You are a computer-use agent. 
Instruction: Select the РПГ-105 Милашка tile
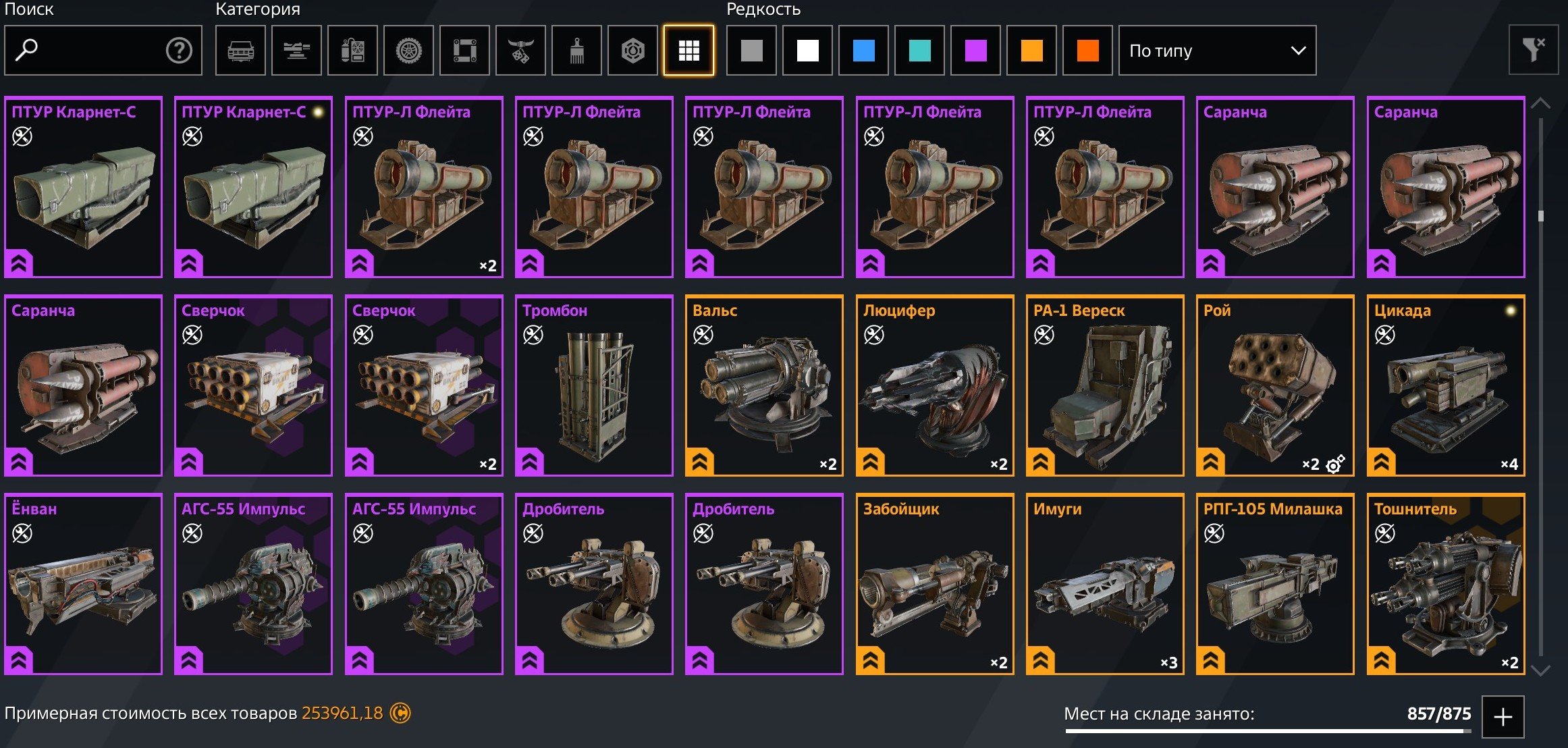[x=1275, y=584]
